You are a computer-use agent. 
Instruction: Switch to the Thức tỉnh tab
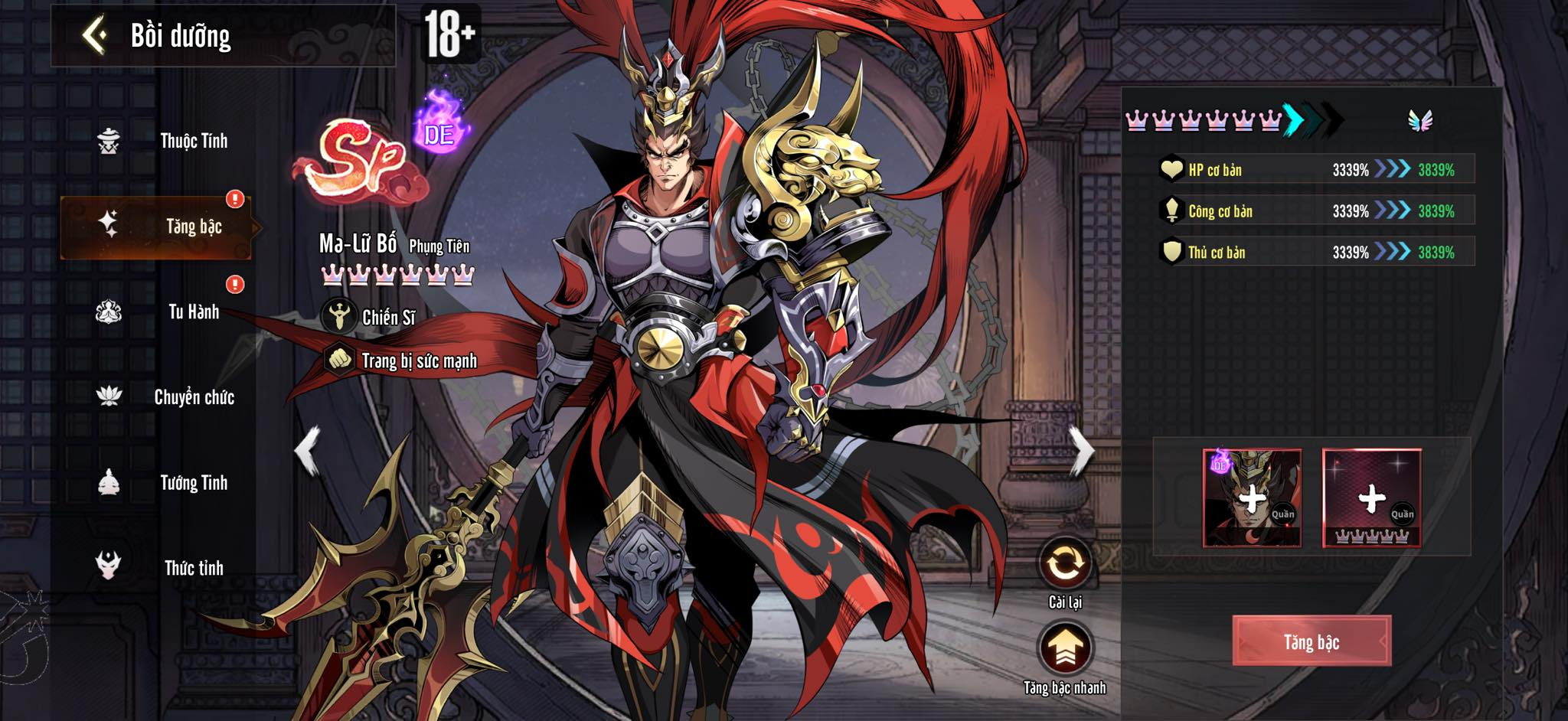tap(193, 568)
